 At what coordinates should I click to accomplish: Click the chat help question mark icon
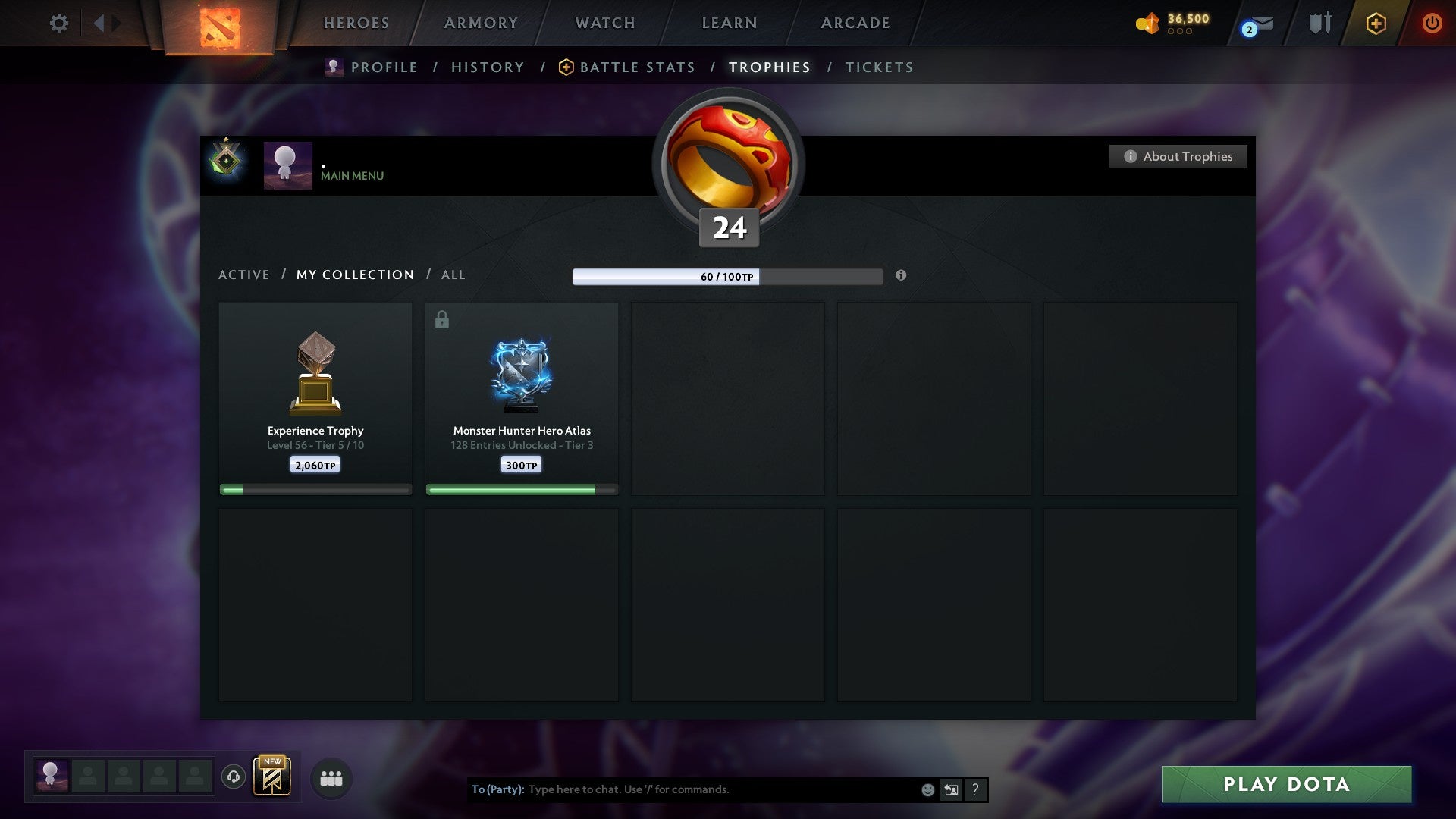point(975,789)
